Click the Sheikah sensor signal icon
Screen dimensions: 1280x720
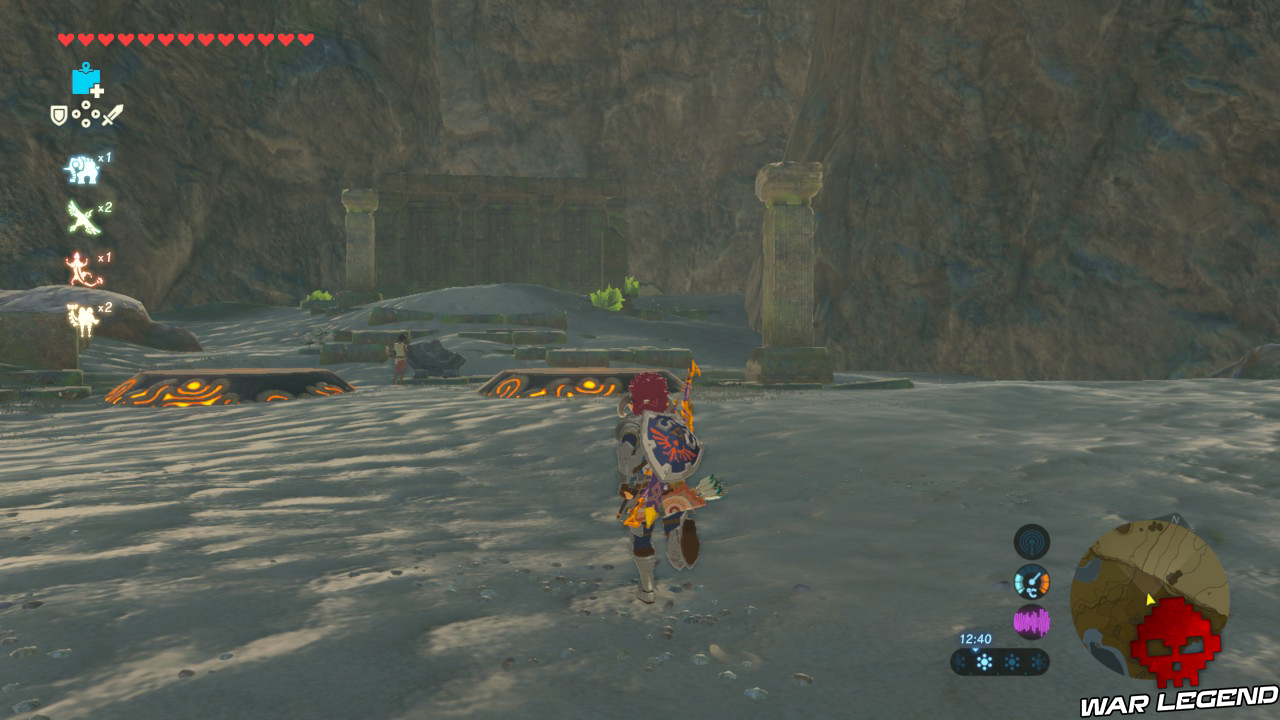coord(1031,540)
